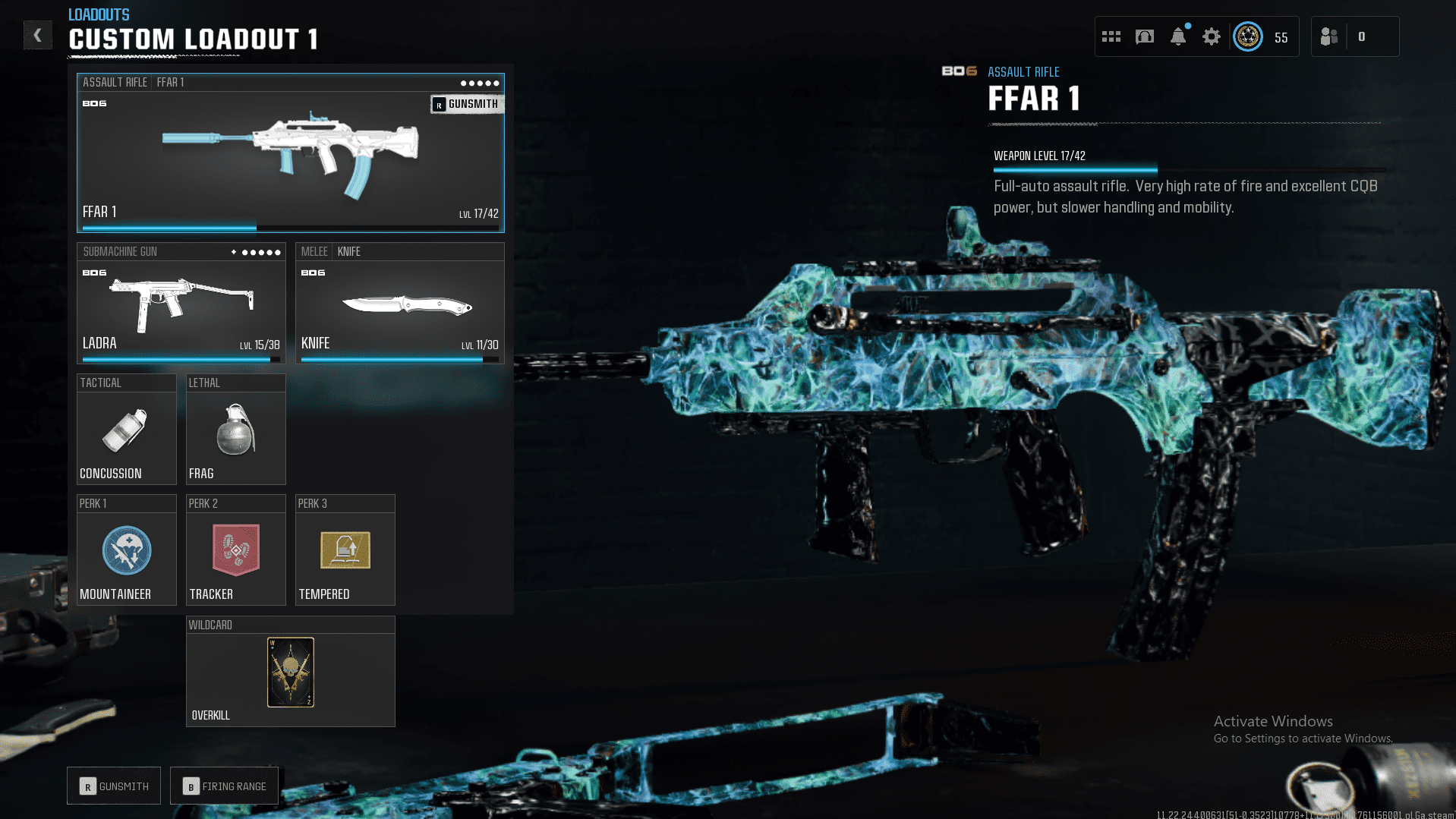Open the Tracker perk in slot 2
This screenshot has height=819, width=1456.
(x=235, y=551)
